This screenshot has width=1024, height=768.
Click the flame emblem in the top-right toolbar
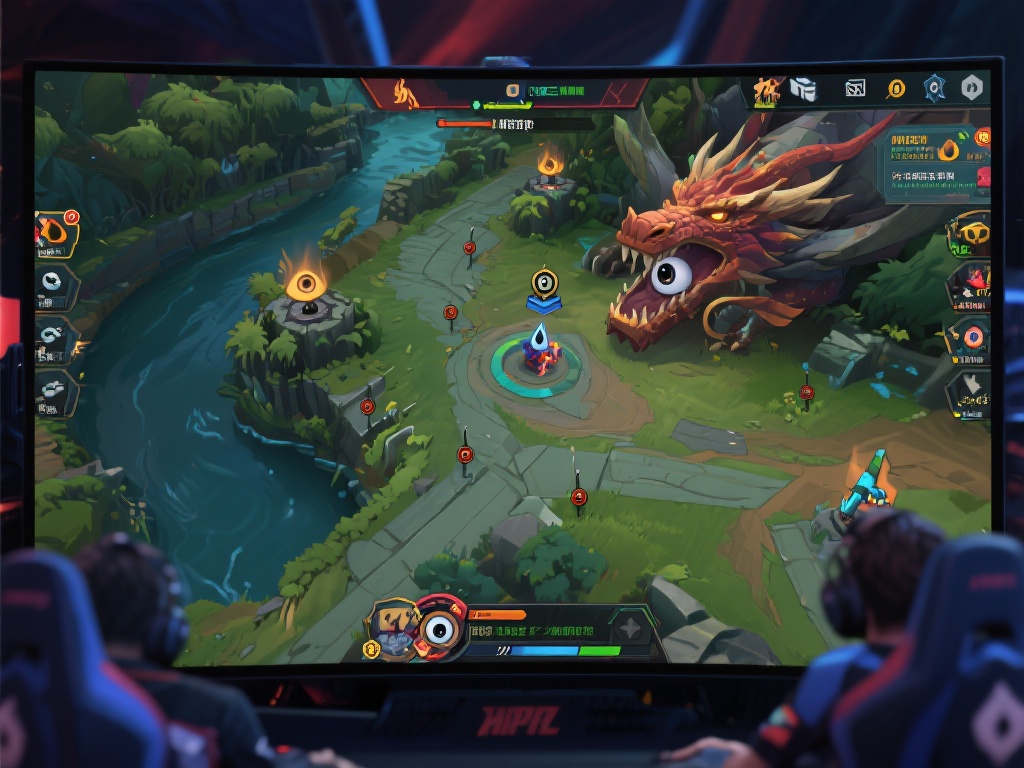tap(768, 92)
